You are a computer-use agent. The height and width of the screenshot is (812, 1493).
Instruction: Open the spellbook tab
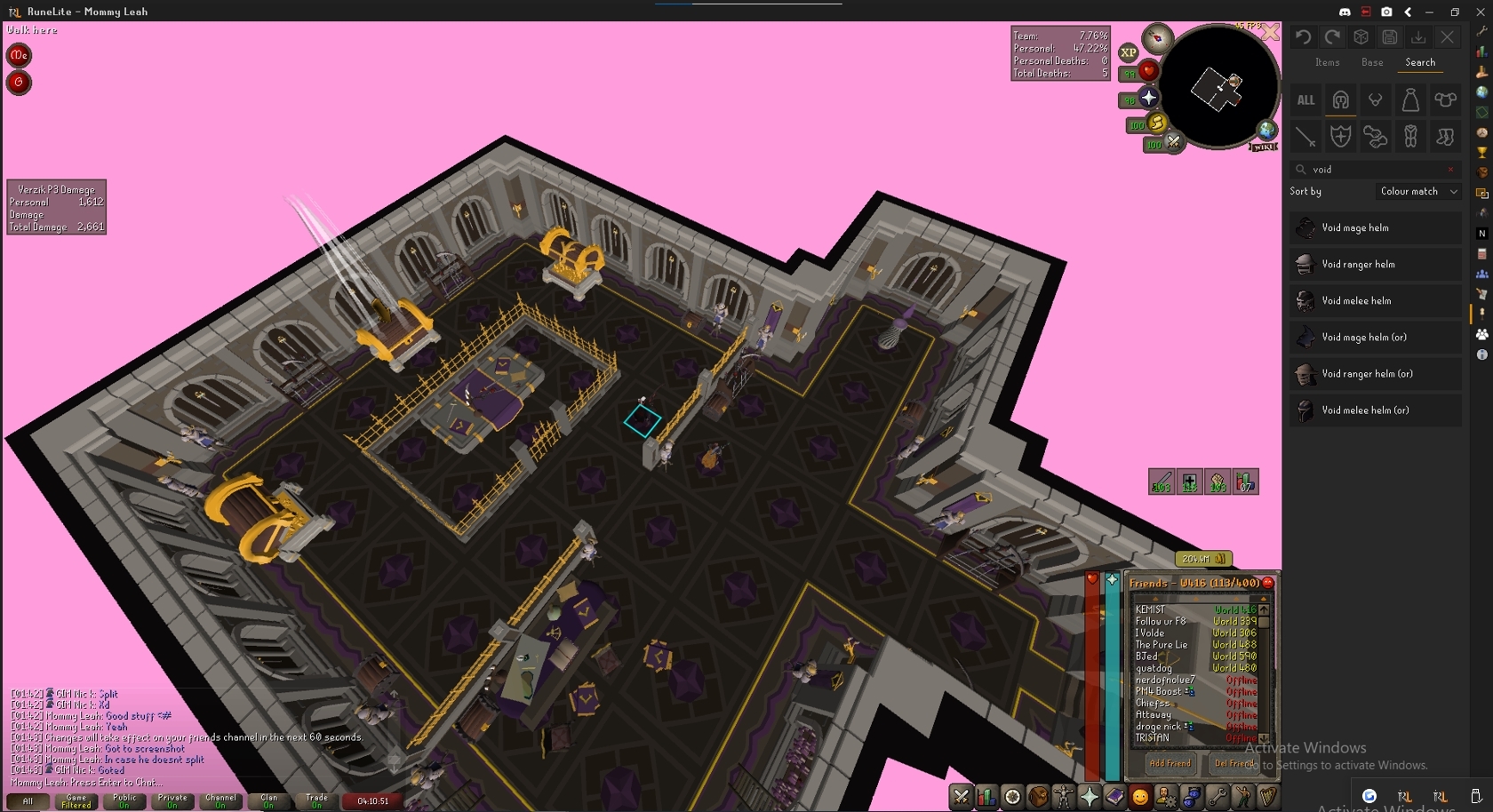click(x=1114, y=797)
